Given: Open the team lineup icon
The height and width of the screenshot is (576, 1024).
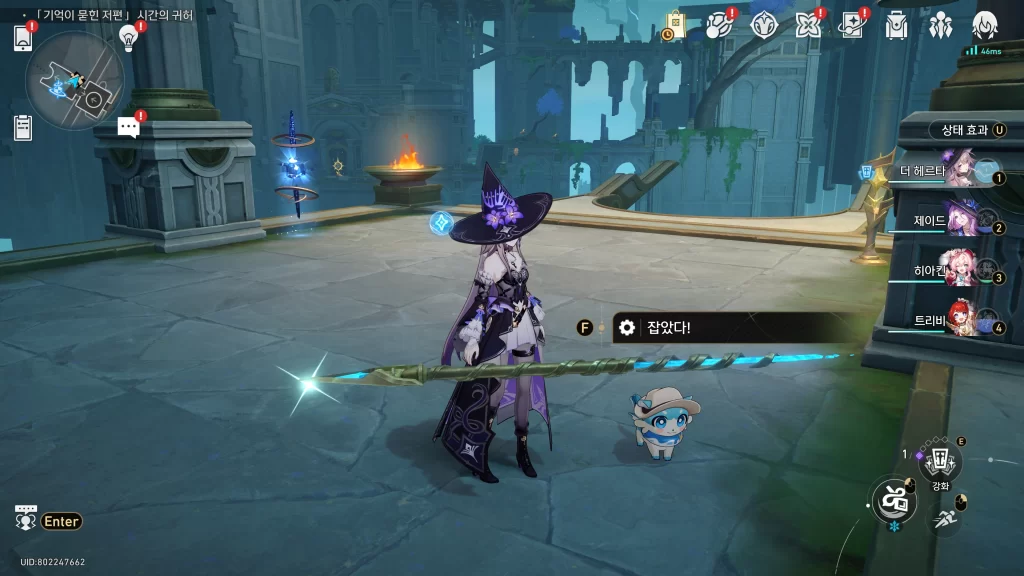Looking at the screenshot, I should (940, 26).
